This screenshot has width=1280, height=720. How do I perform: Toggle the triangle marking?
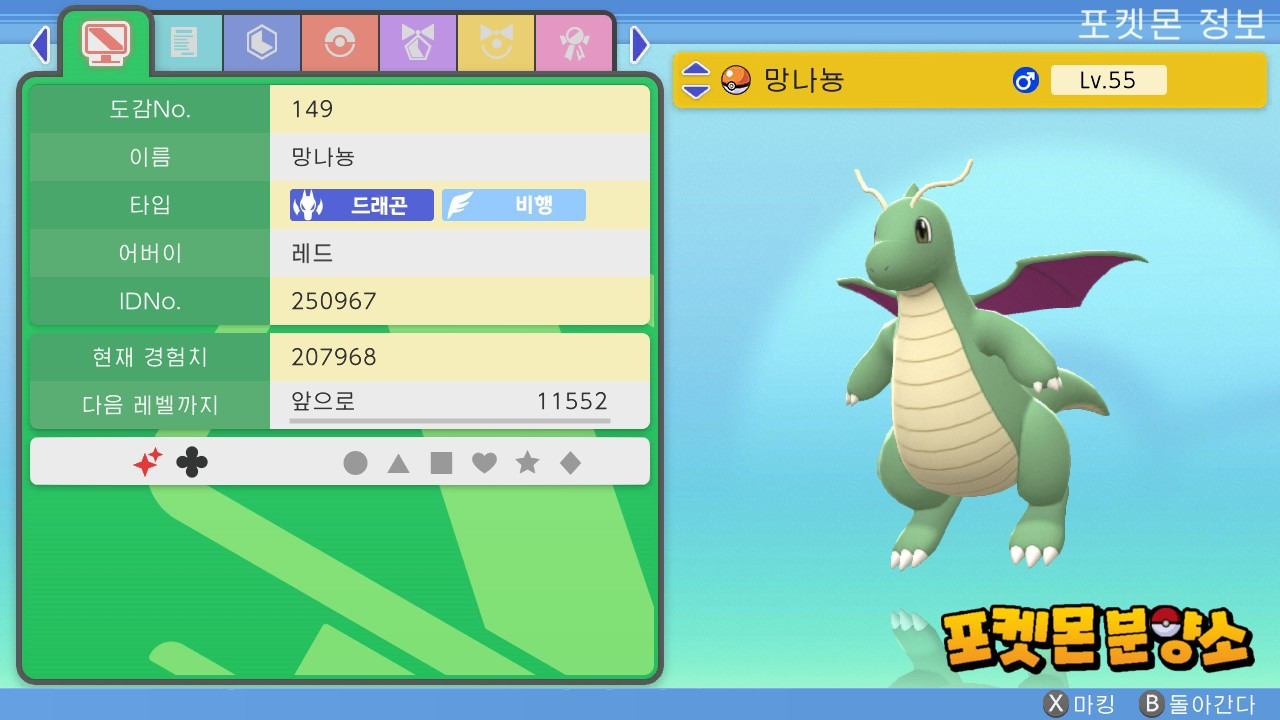[x=398, y=463]
